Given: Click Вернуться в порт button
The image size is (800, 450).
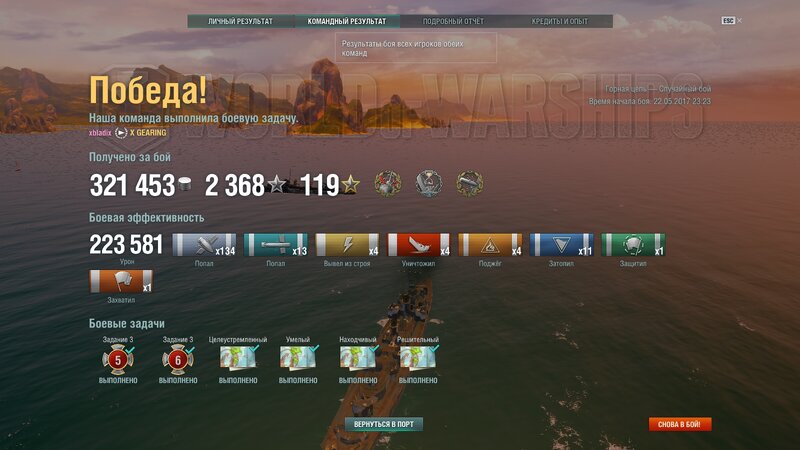Looking at the screenshot, I should [x=383, y=424].
